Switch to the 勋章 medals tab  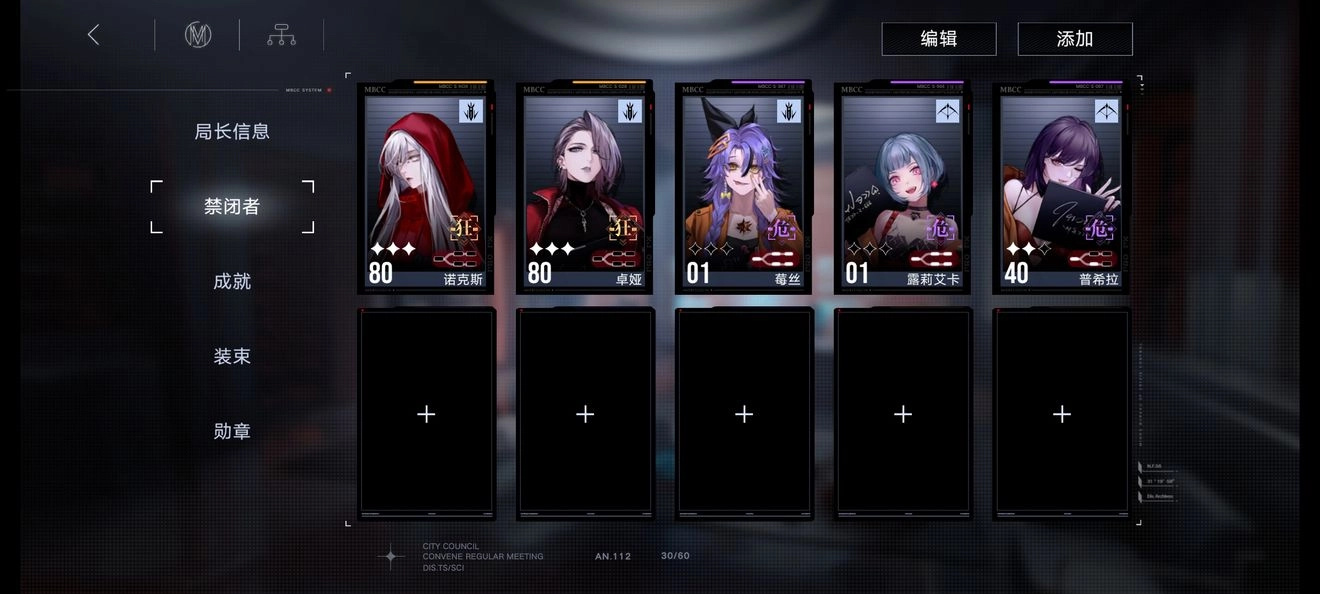point(232,431)
